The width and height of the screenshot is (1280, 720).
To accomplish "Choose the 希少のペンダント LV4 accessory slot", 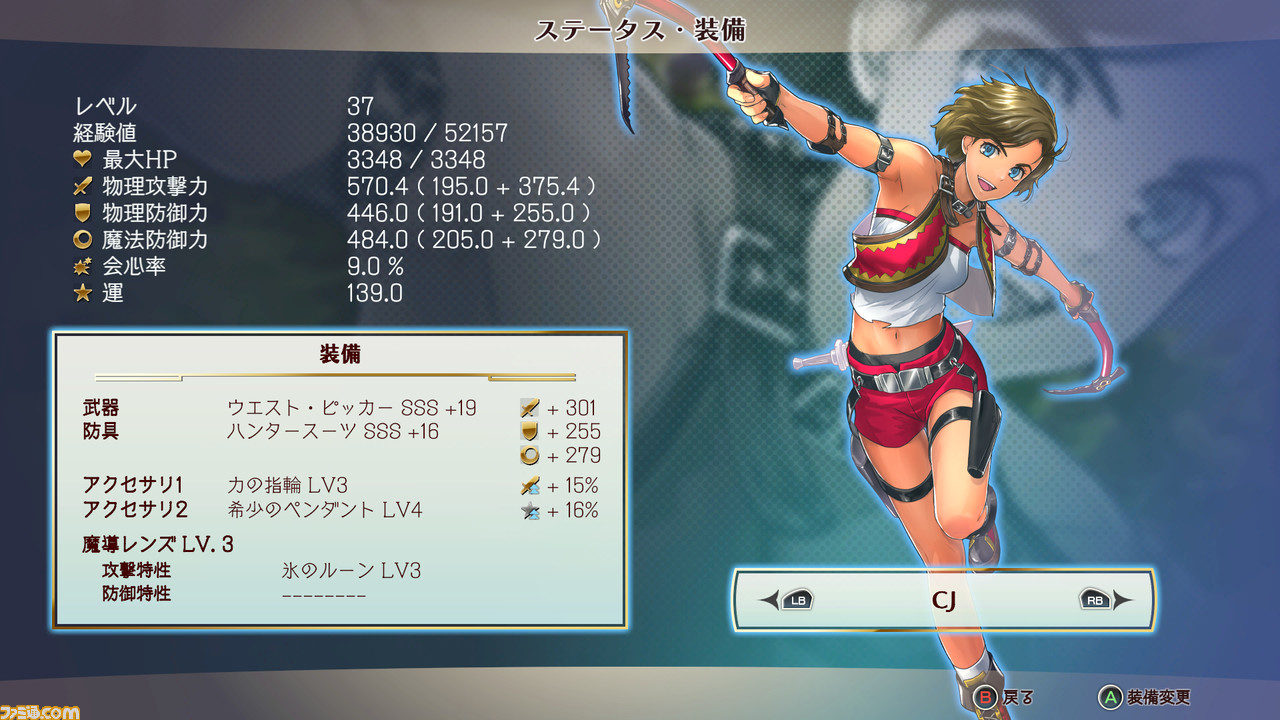I will click(x=325, y=510).
